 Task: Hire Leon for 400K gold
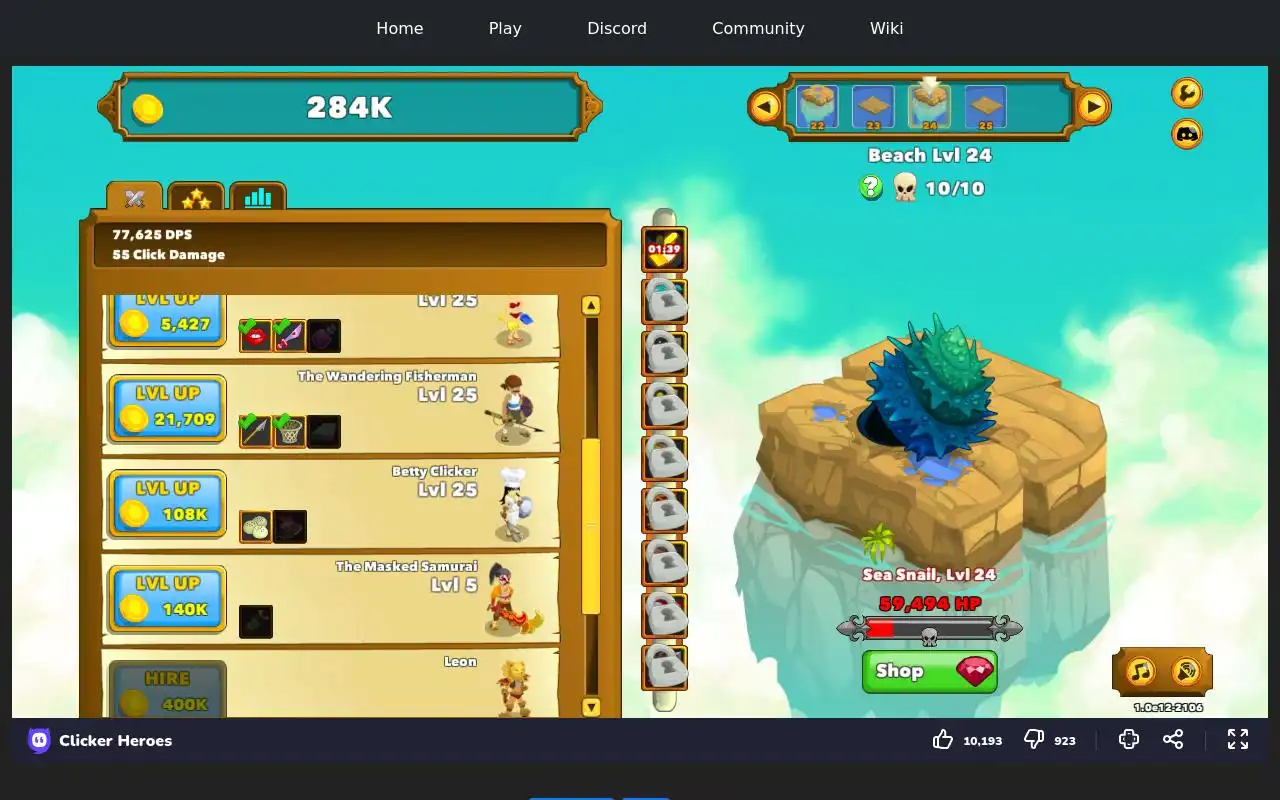pos(167,691)
